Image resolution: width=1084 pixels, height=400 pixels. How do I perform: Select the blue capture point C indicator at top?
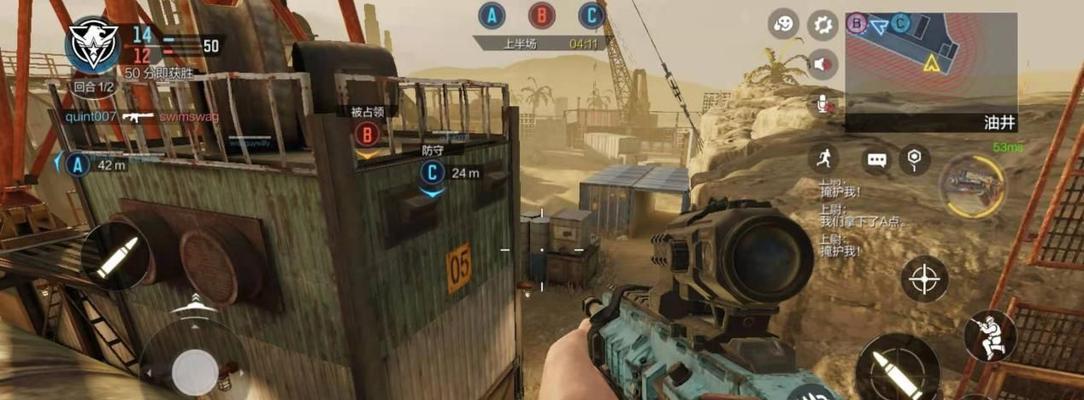592,15
